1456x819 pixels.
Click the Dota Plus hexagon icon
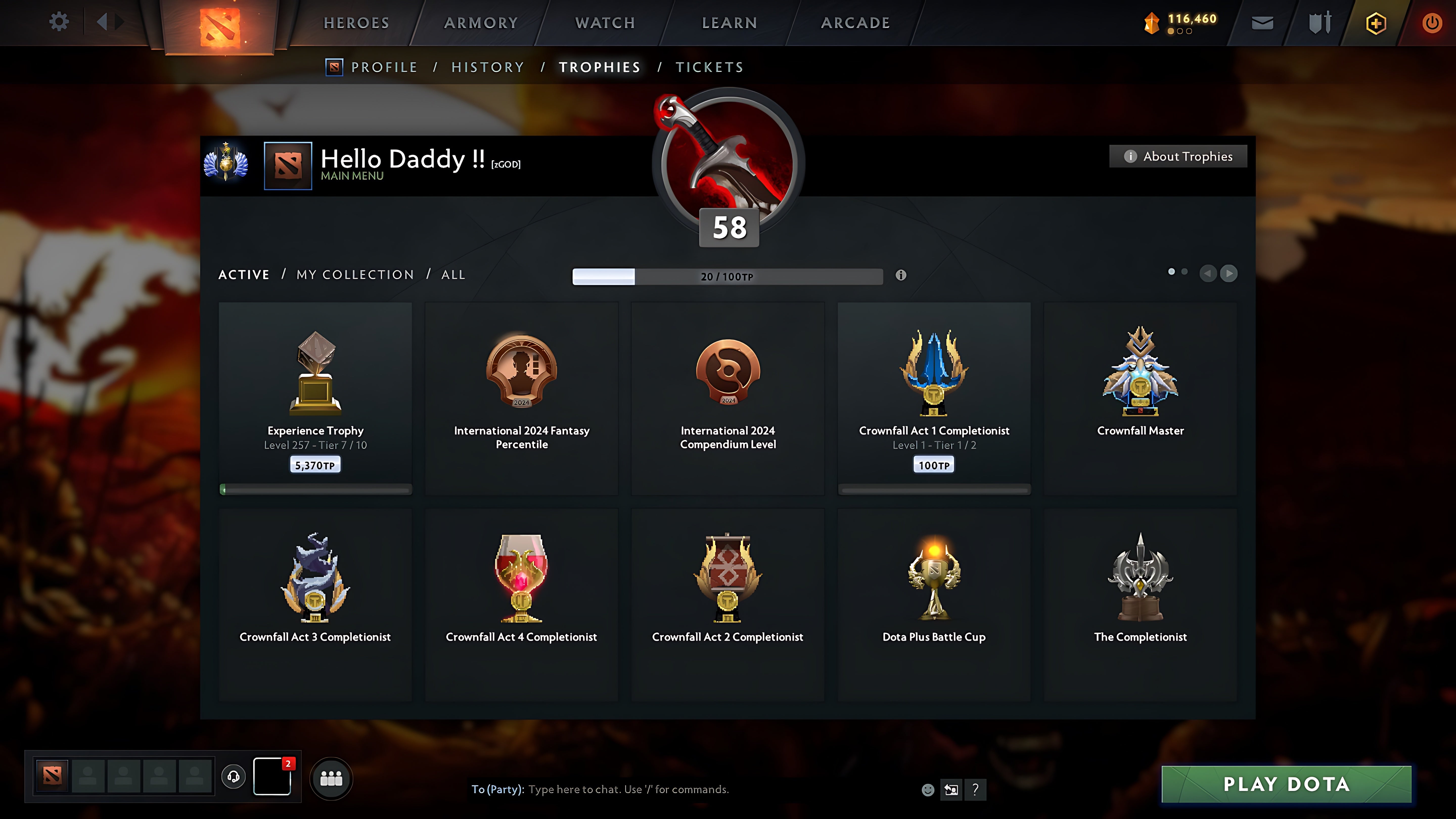coord(1376,22)
